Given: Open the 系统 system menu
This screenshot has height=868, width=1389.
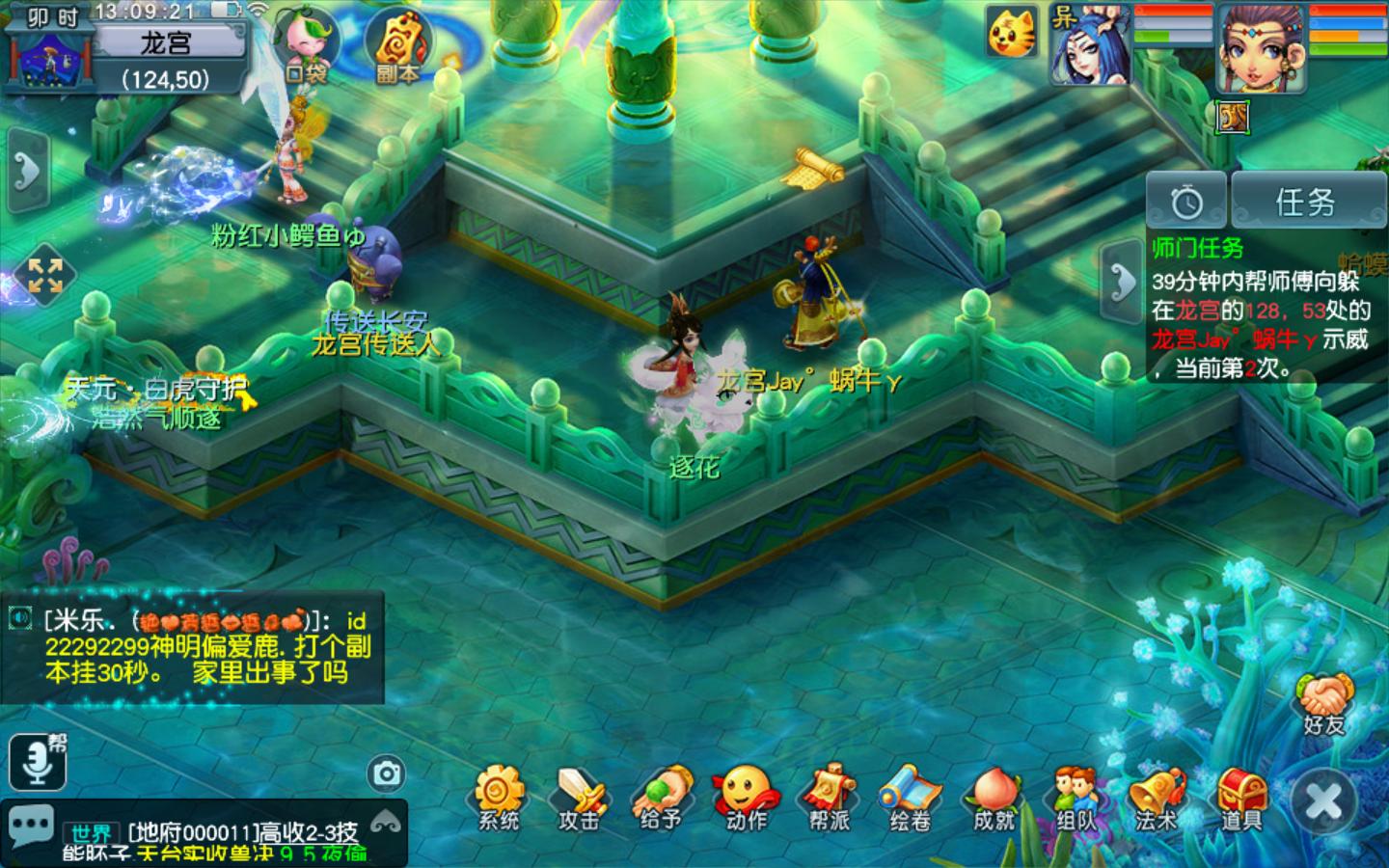Looking at the screenshot, I should tap(498, 797).
